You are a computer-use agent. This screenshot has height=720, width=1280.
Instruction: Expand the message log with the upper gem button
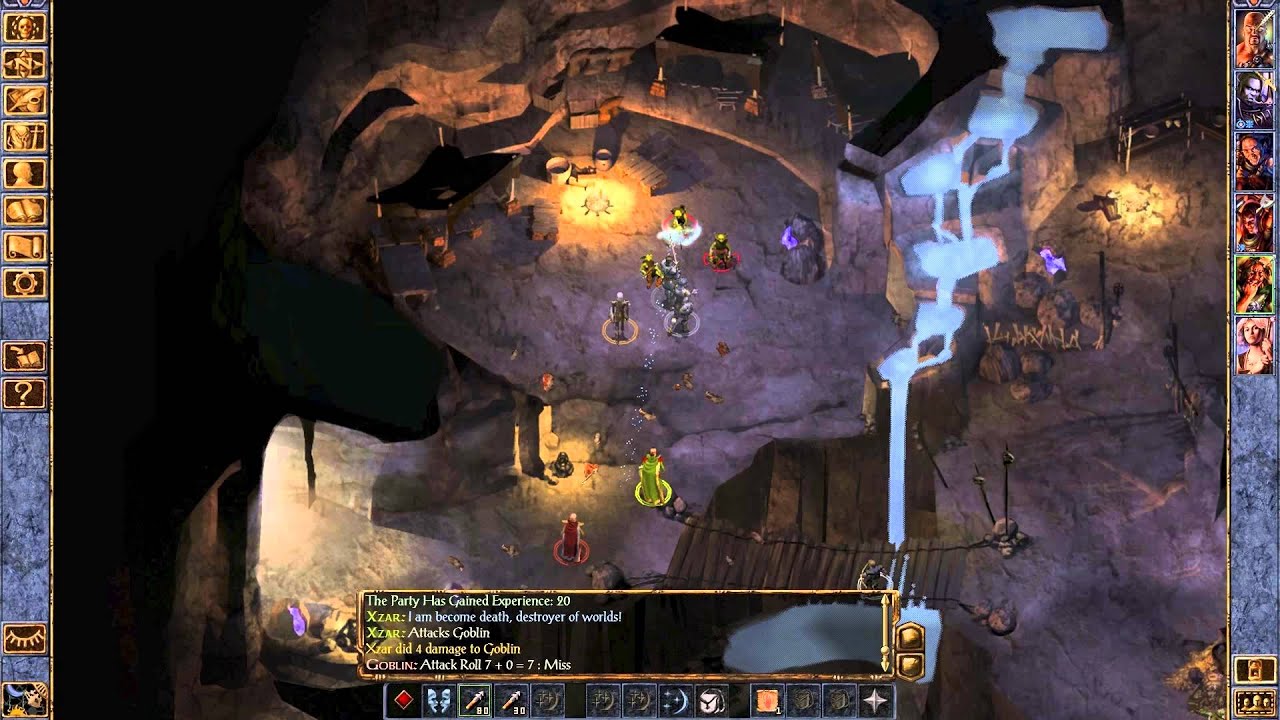(x=910, y=636)
